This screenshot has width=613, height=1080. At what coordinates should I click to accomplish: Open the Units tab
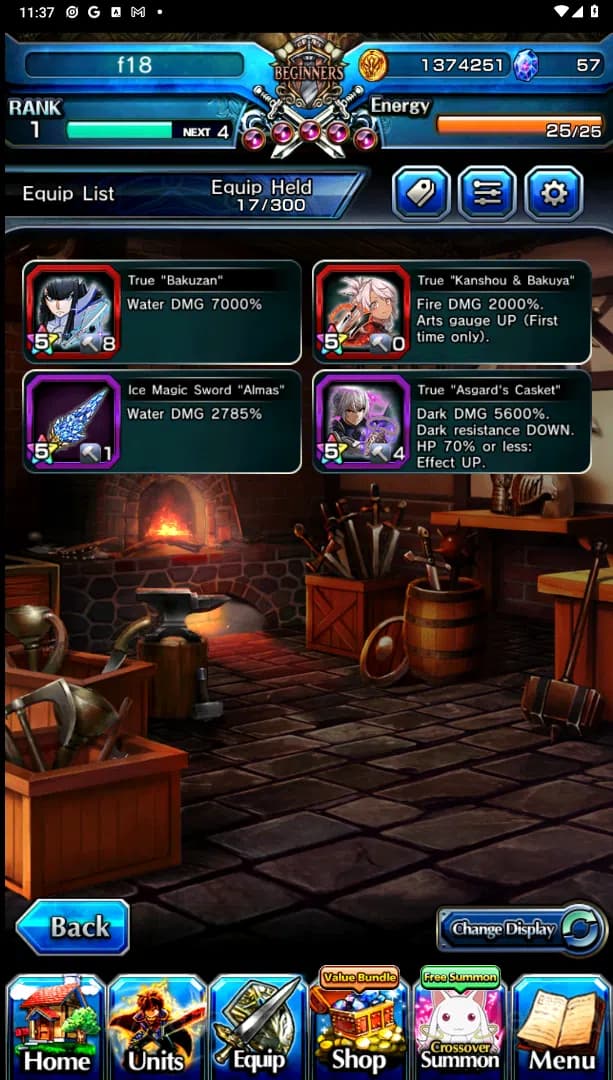tap(157, 1027)
